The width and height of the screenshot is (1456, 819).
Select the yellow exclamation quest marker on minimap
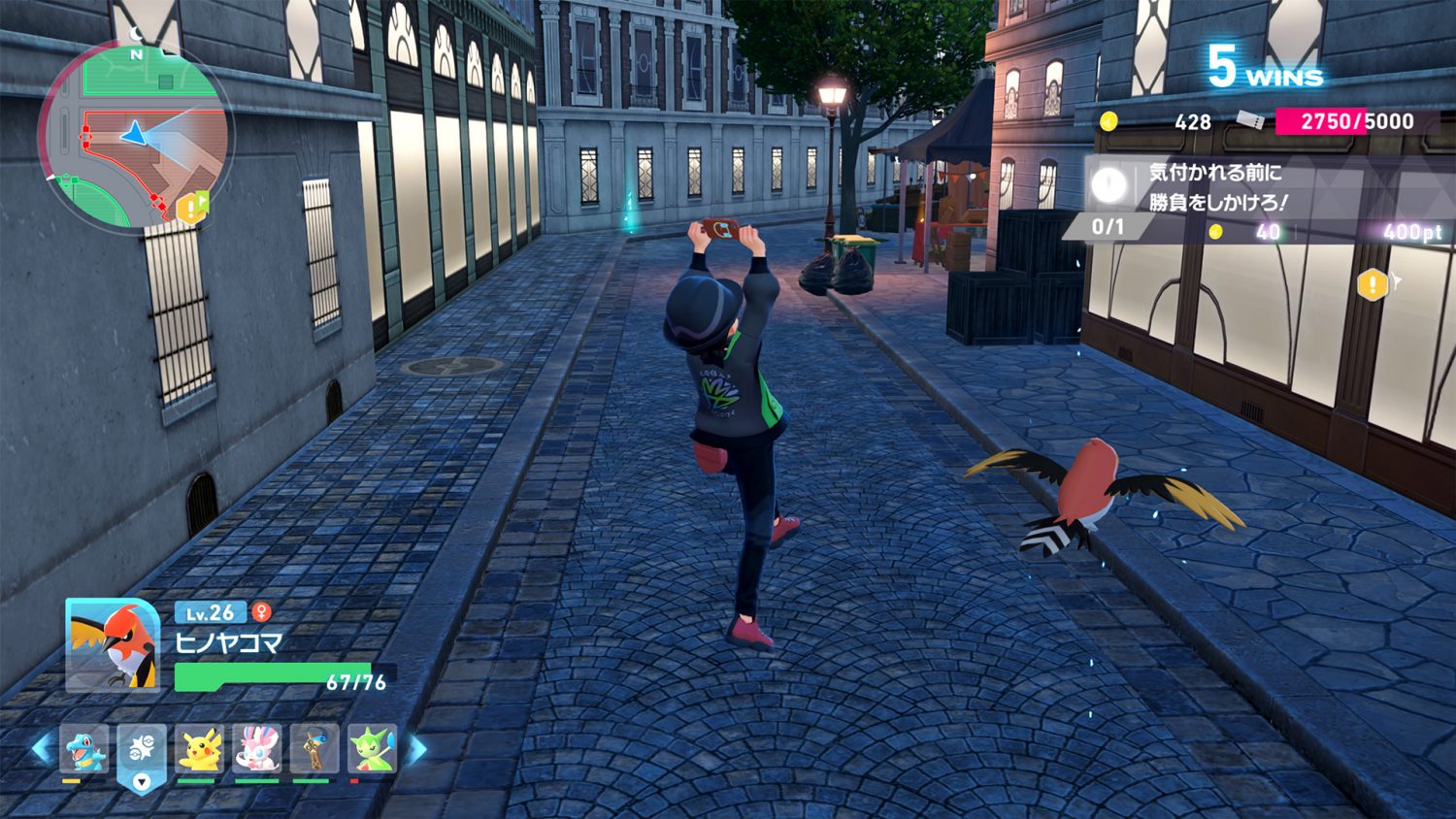[x=189, y=208]
